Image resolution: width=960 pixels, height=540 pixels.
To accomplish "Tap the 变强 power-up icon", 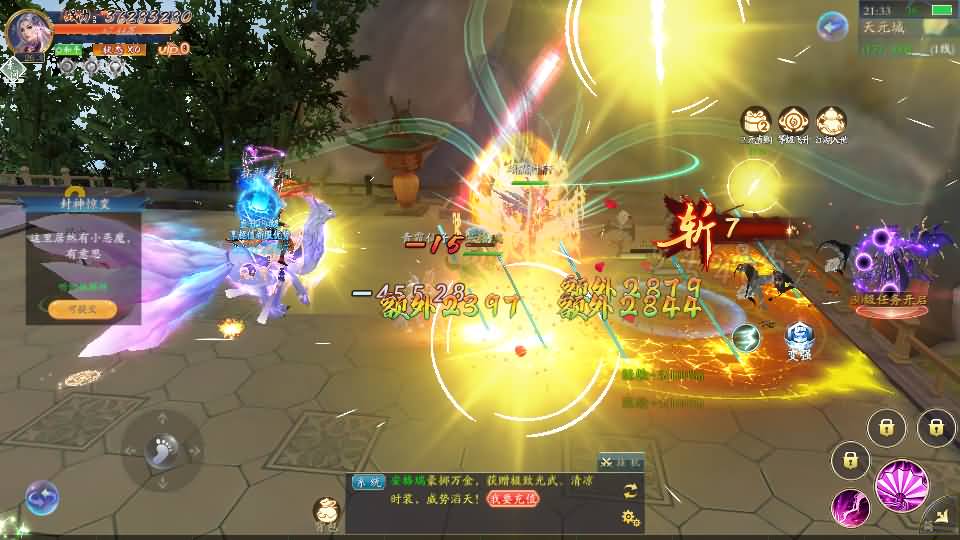I will 798,337.
